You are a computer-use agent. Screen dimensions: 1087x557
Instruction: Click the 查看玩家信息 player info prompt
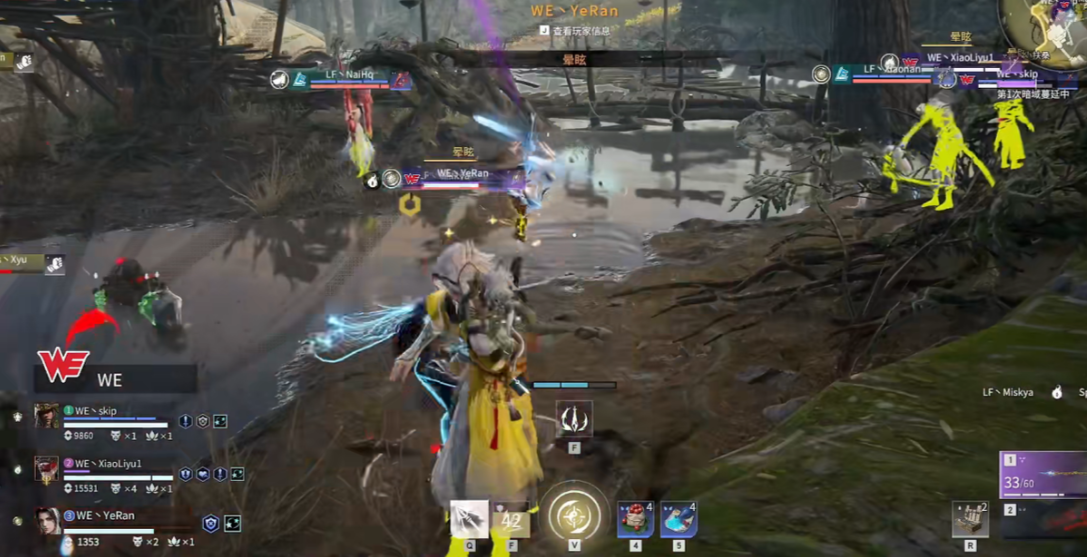pyautogui.click(x=579, y=31)
